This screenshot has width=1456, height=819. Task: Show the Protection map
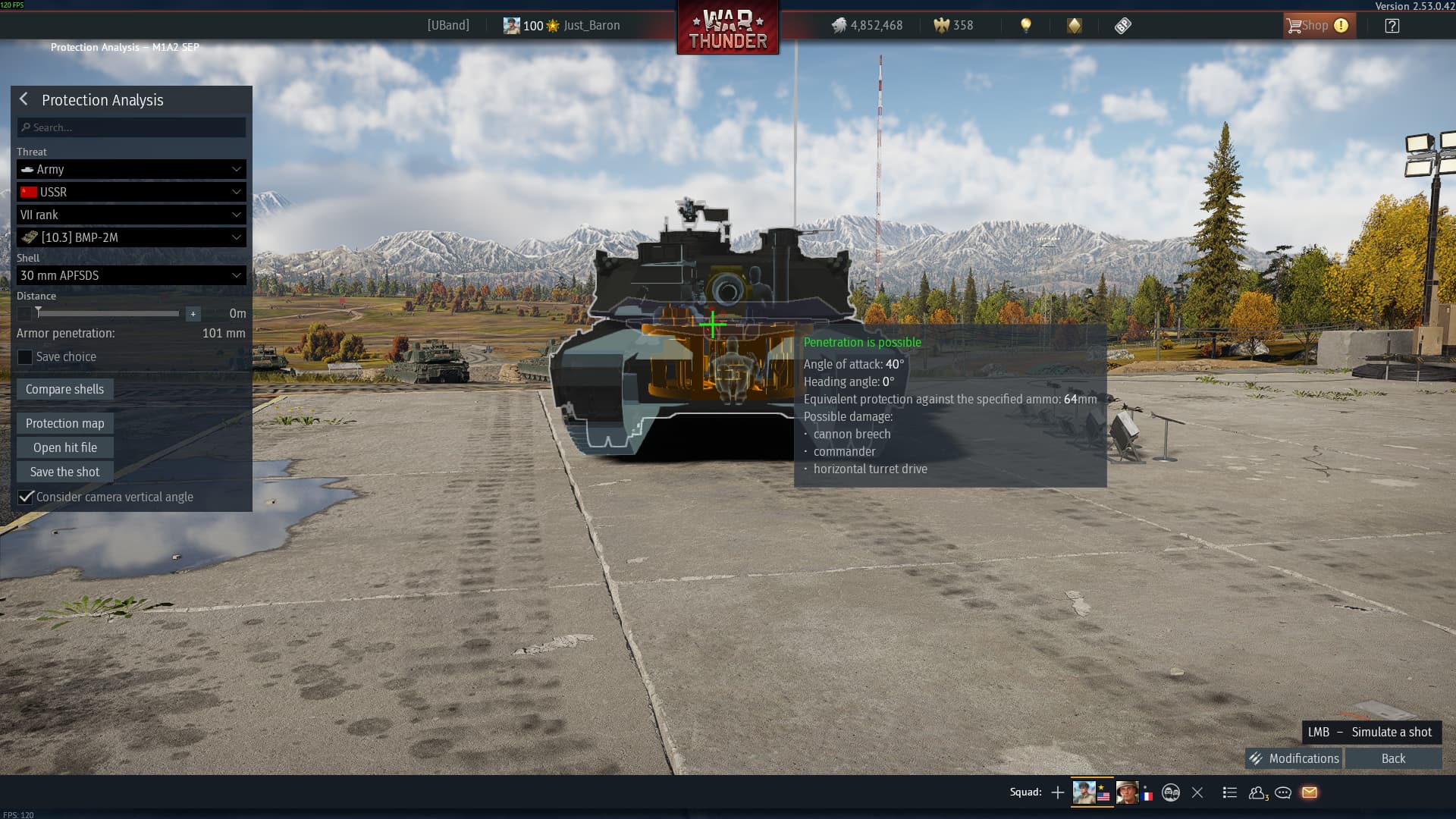click(x=65, y=423)
